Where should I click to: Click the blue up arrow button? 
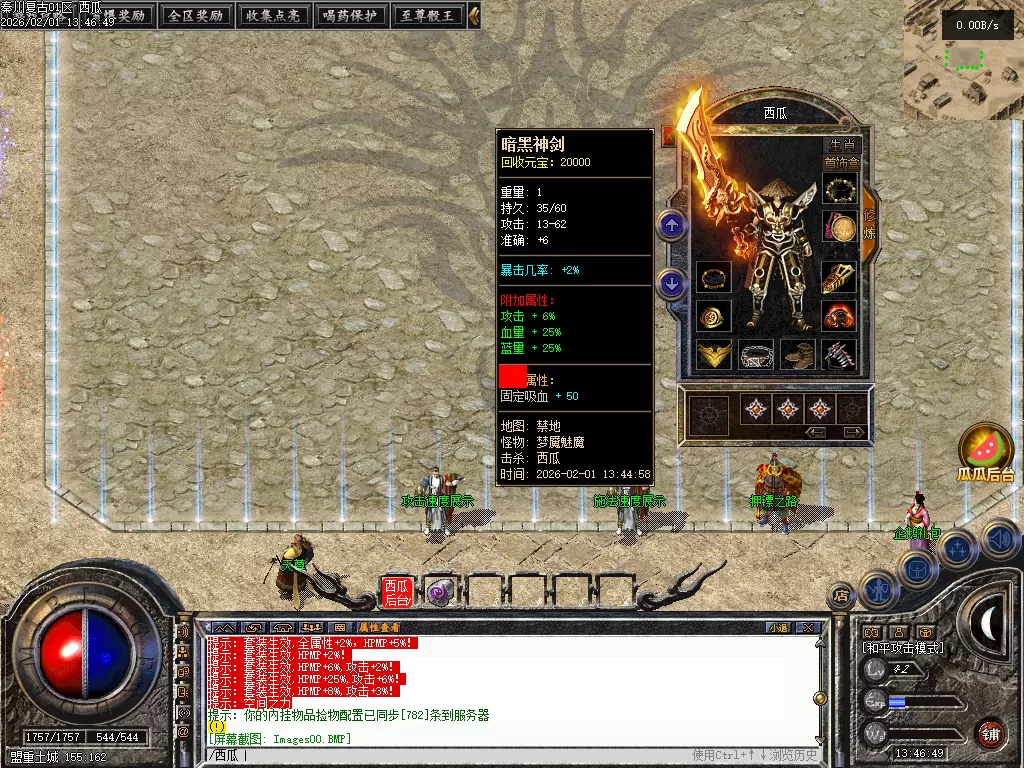pyautogui.click(x=672, y=225)
